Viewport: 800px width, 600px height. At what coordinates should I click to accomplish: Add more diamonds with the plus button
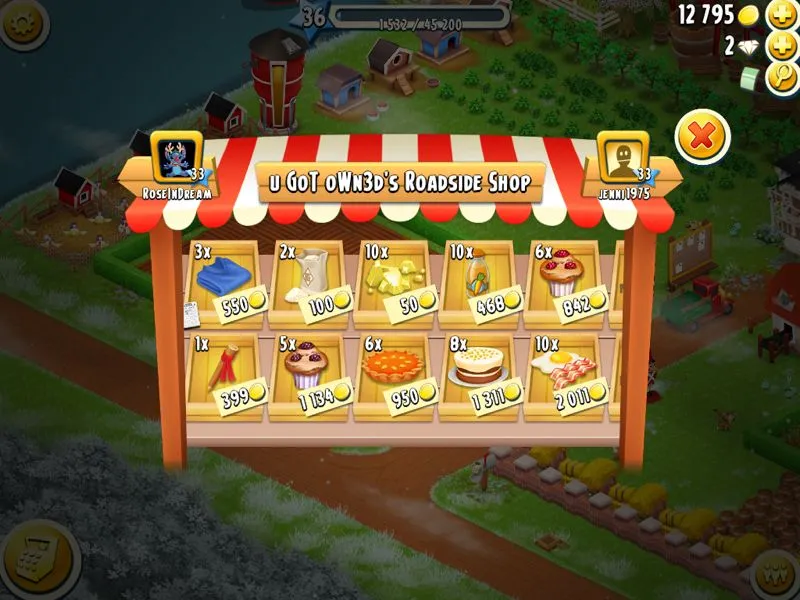point(781,46)
